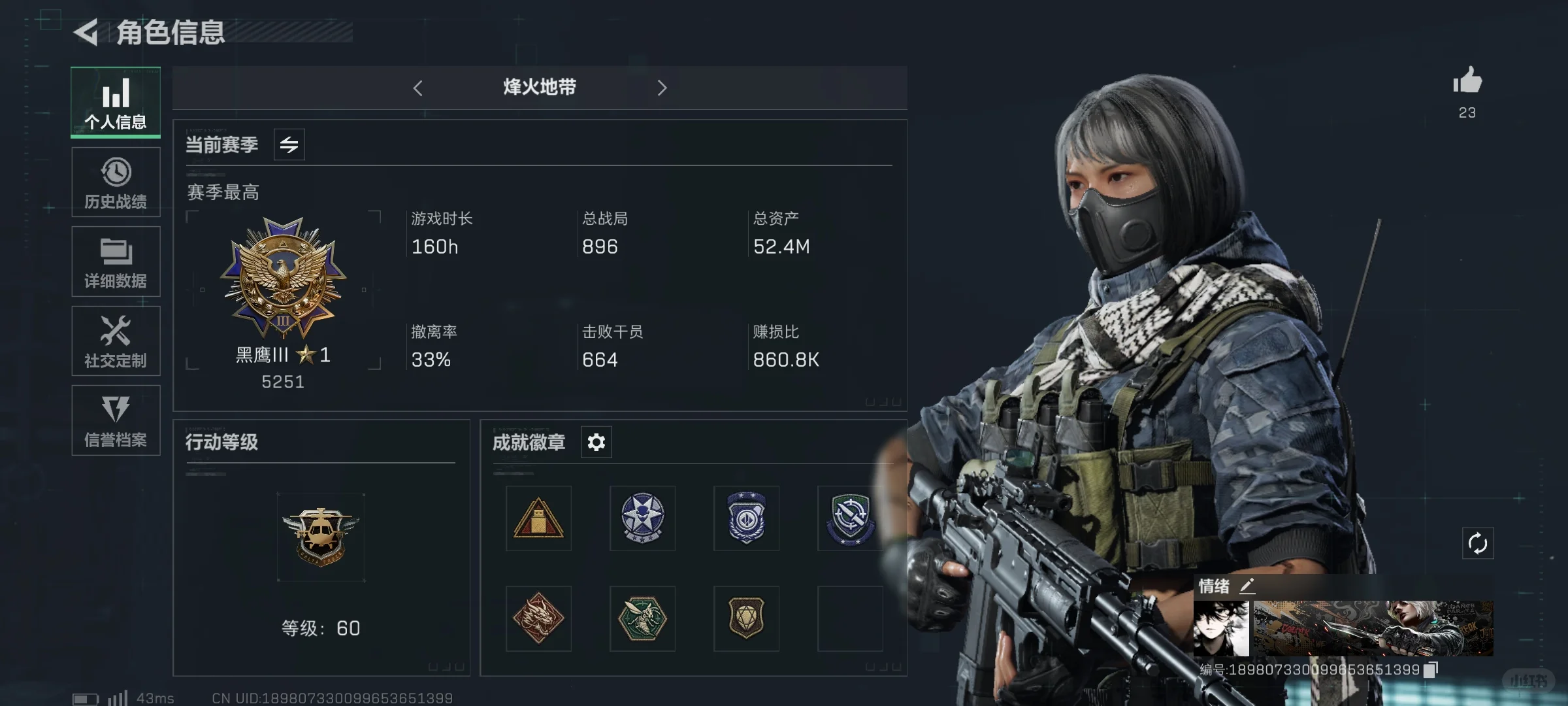Click the right arrow next to 烽火地带
The image size is (1568, 706).
pos(662,88)
